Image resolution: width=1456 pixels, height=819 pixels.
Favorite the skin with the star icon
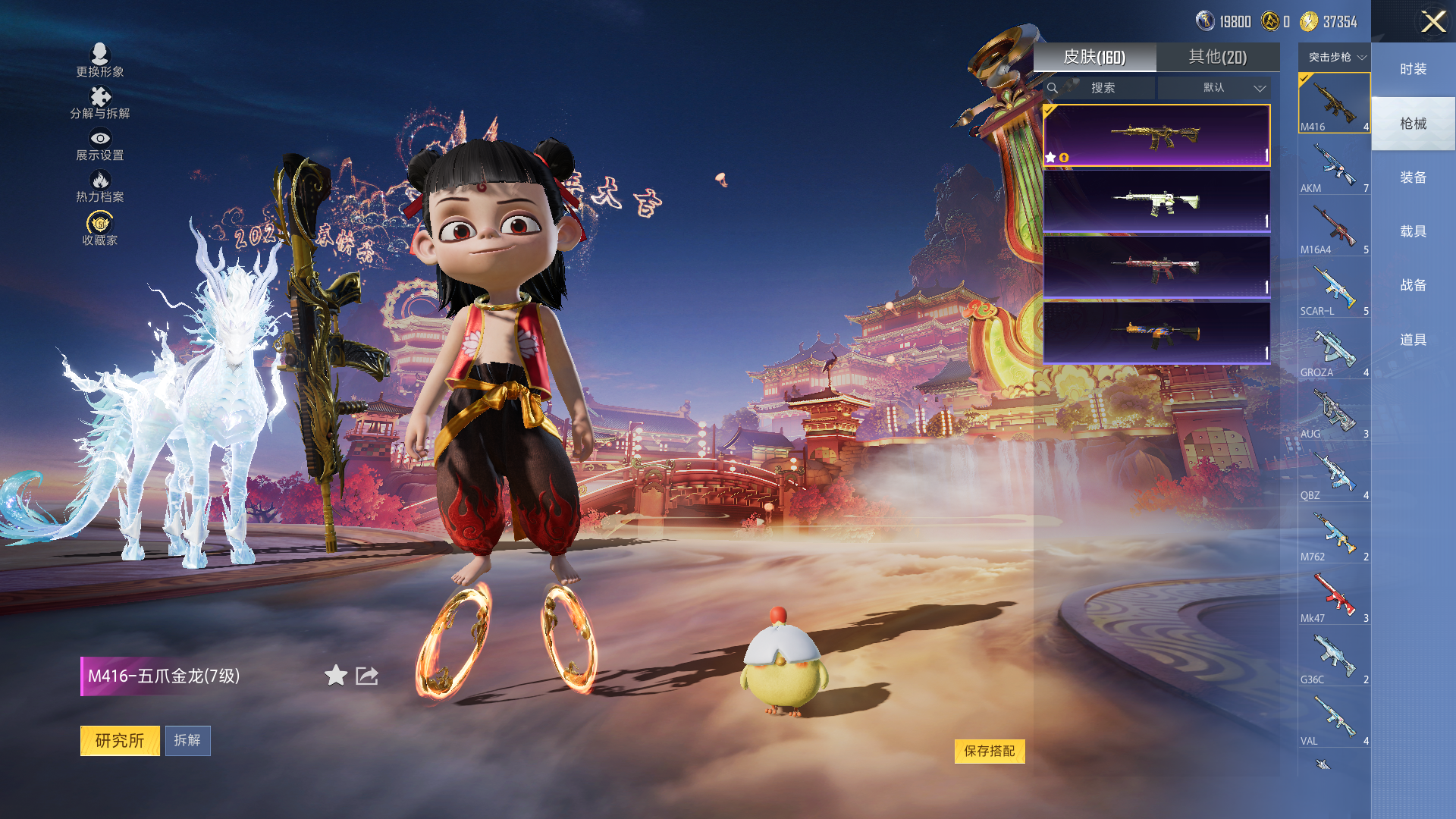point(336,675)
